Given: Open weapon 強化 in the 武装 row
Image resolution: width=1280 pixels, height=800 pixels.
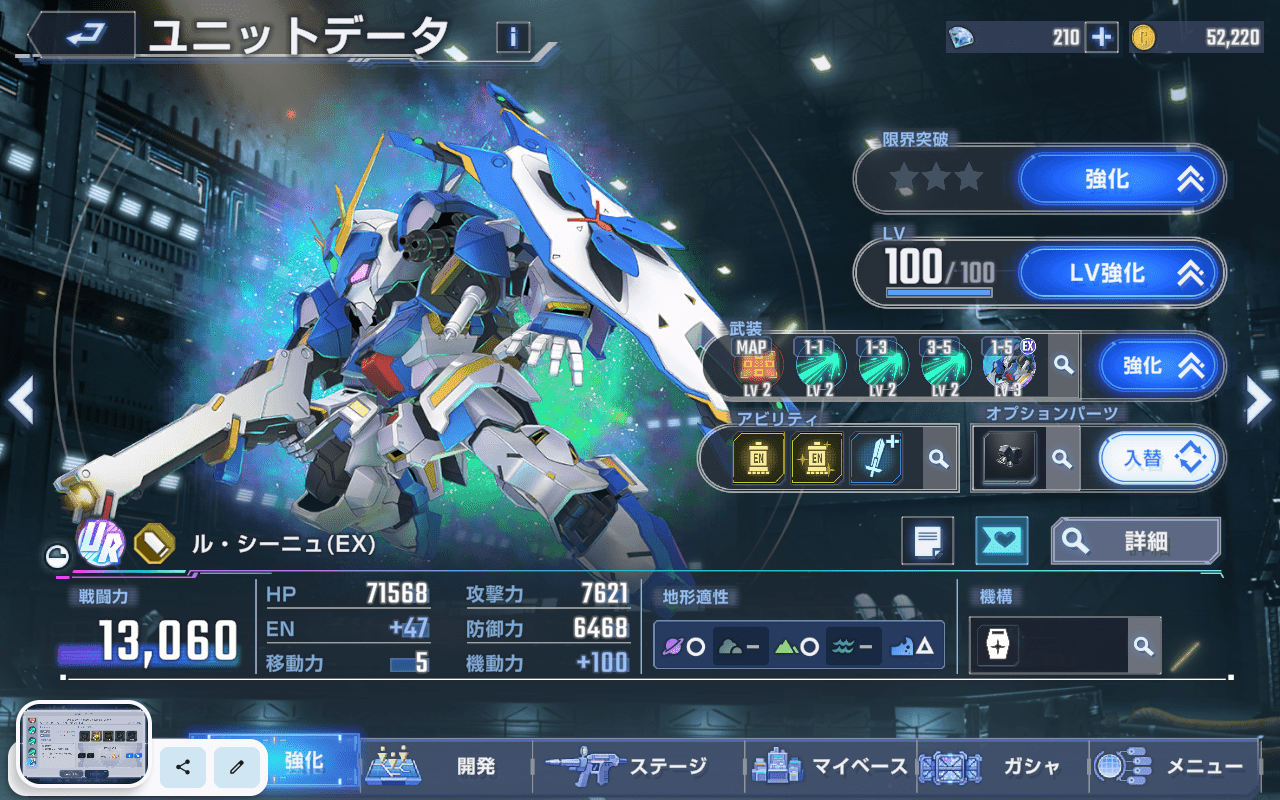Looking at the screenshot, I should pyautogui.click(x=1161, y=366).
